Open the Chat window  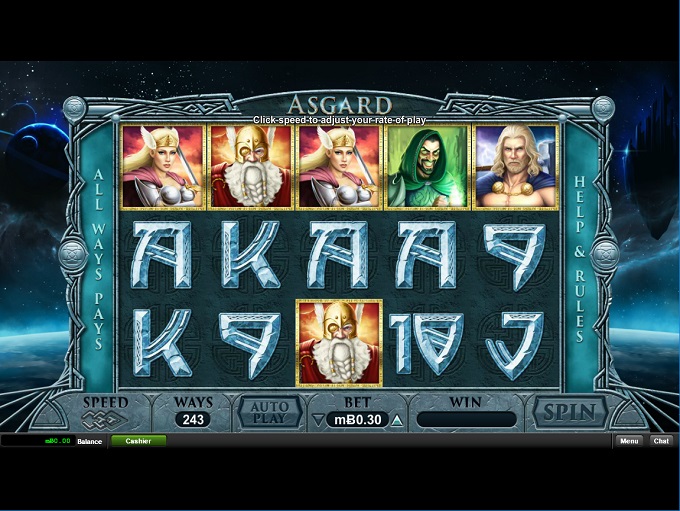click(x=661, y=441)
